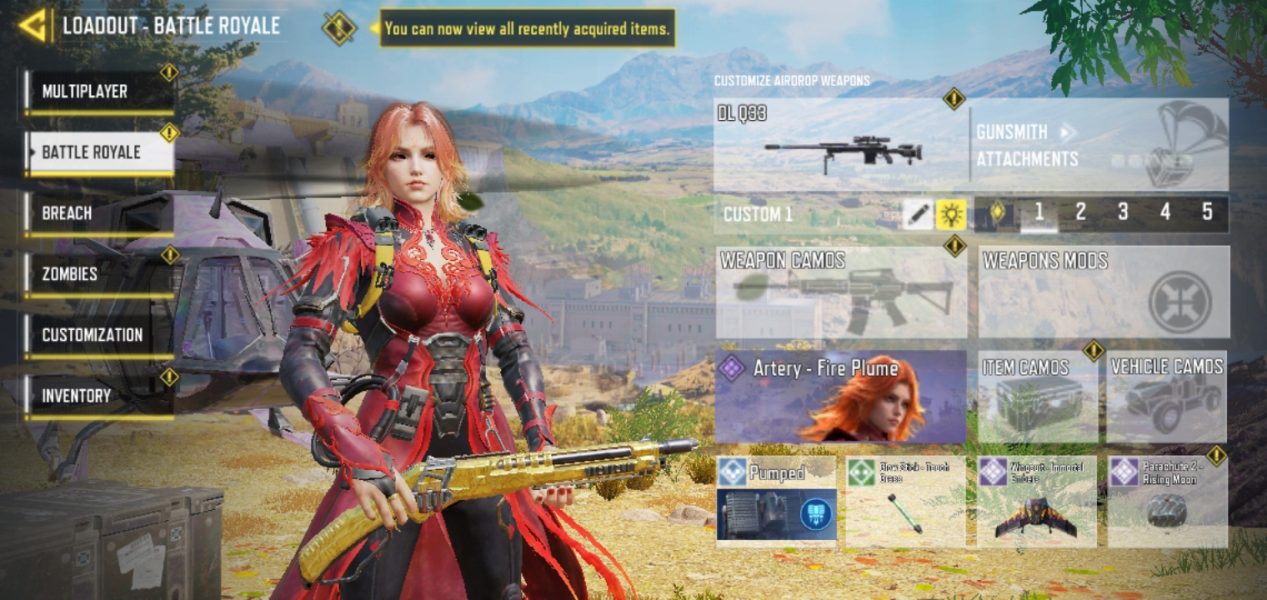The height and width of the screenshot is (600, 1267).
Task: Switch to custom loadout slot 3
Action: (x=1123, y=212)
